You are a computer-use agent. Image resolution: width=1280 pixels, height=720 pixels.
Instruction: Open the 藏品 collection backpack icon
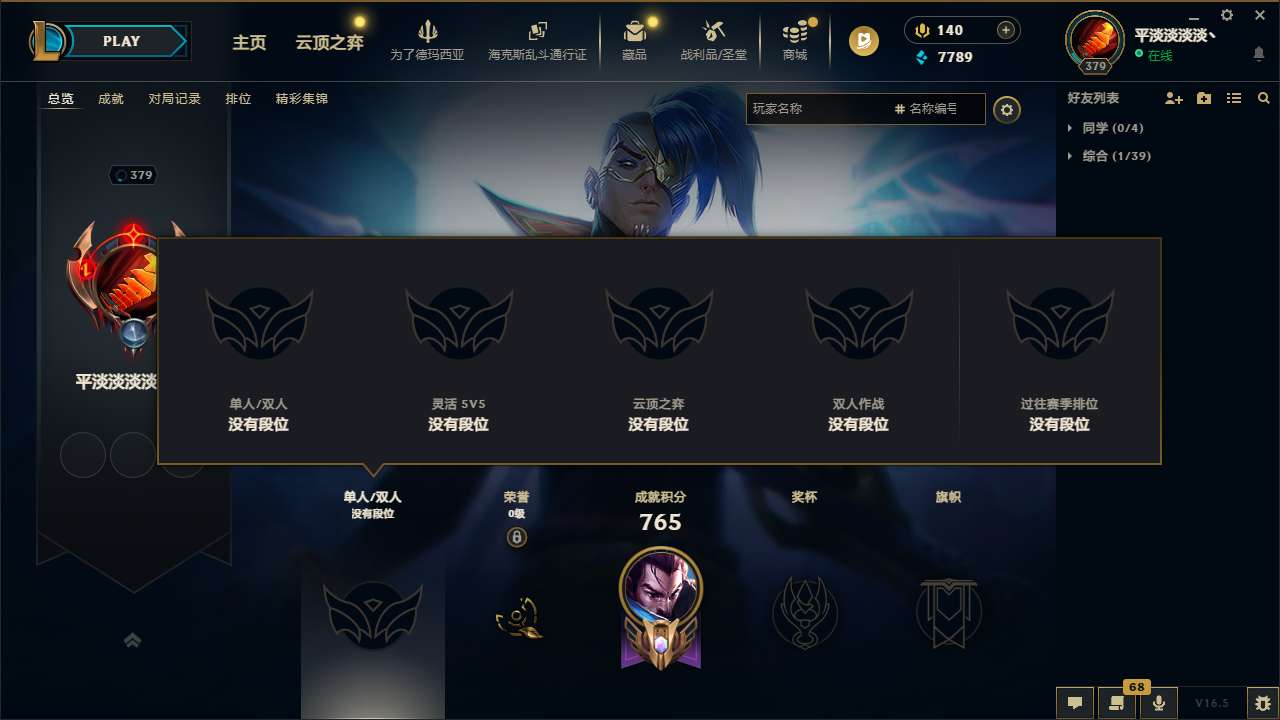(x=635, y=33)
